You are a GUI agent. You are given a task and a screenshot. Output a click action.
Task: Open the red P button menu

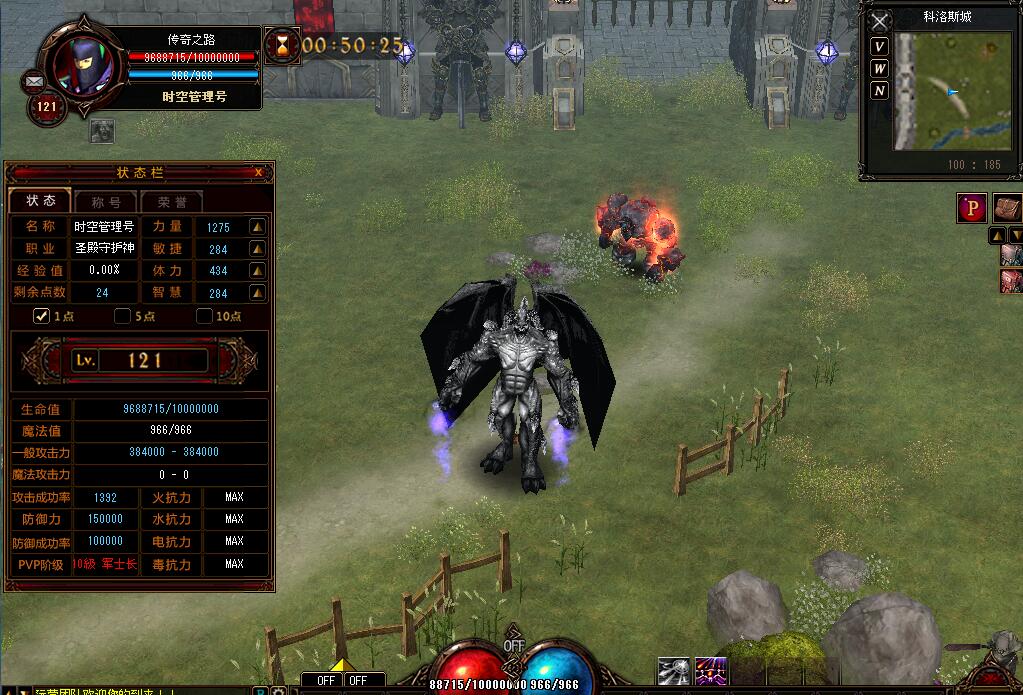[x=972, y=208]
